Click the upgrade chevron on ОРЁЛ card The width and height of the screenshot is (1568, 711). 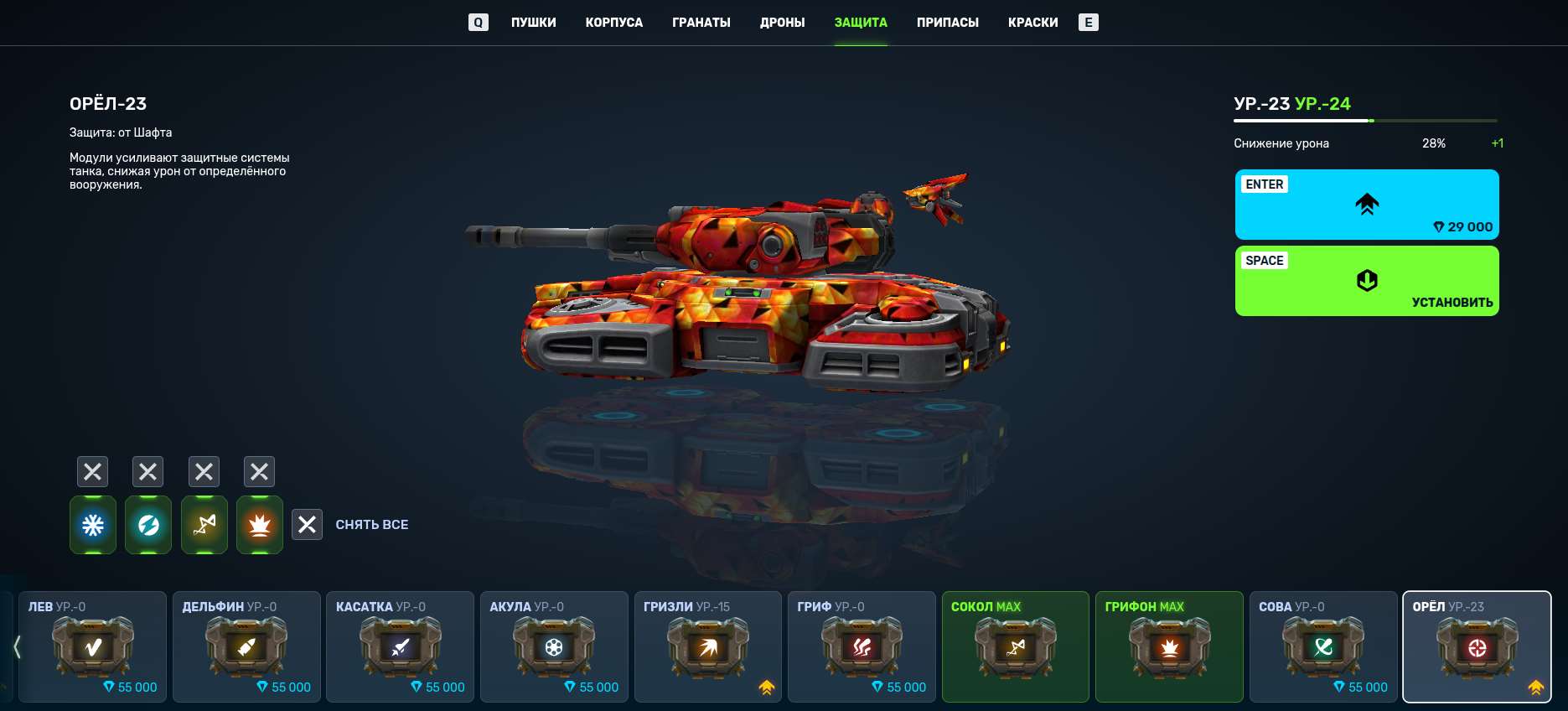coord(1536,686)
